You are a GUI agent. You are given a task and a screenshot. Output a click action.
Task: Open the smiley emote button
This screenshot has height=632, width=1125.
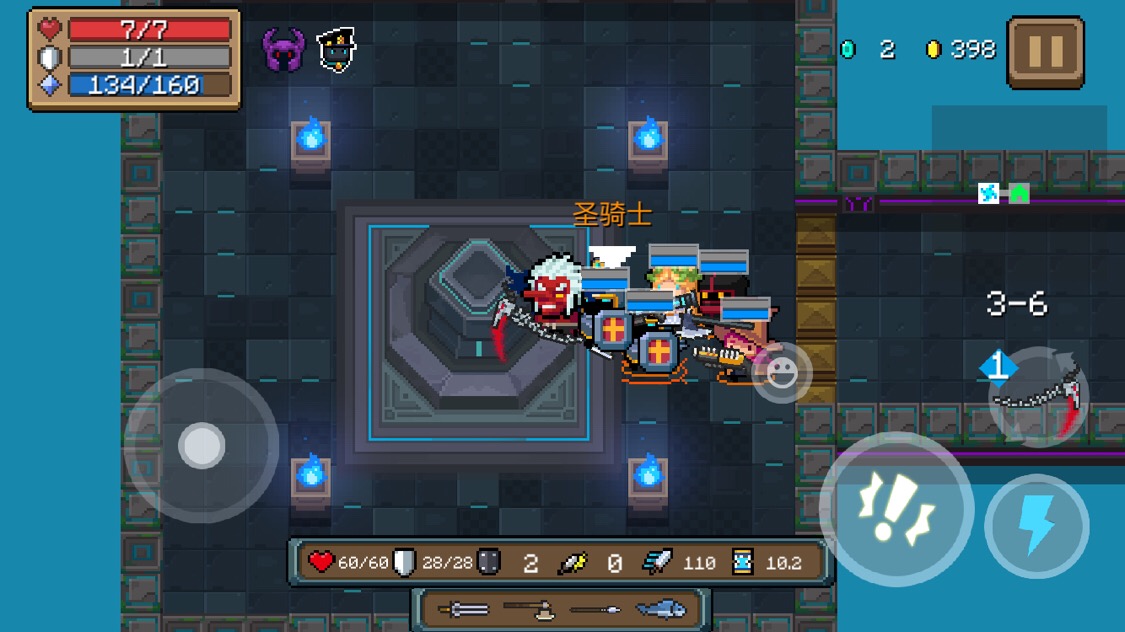tap(781, 373)
